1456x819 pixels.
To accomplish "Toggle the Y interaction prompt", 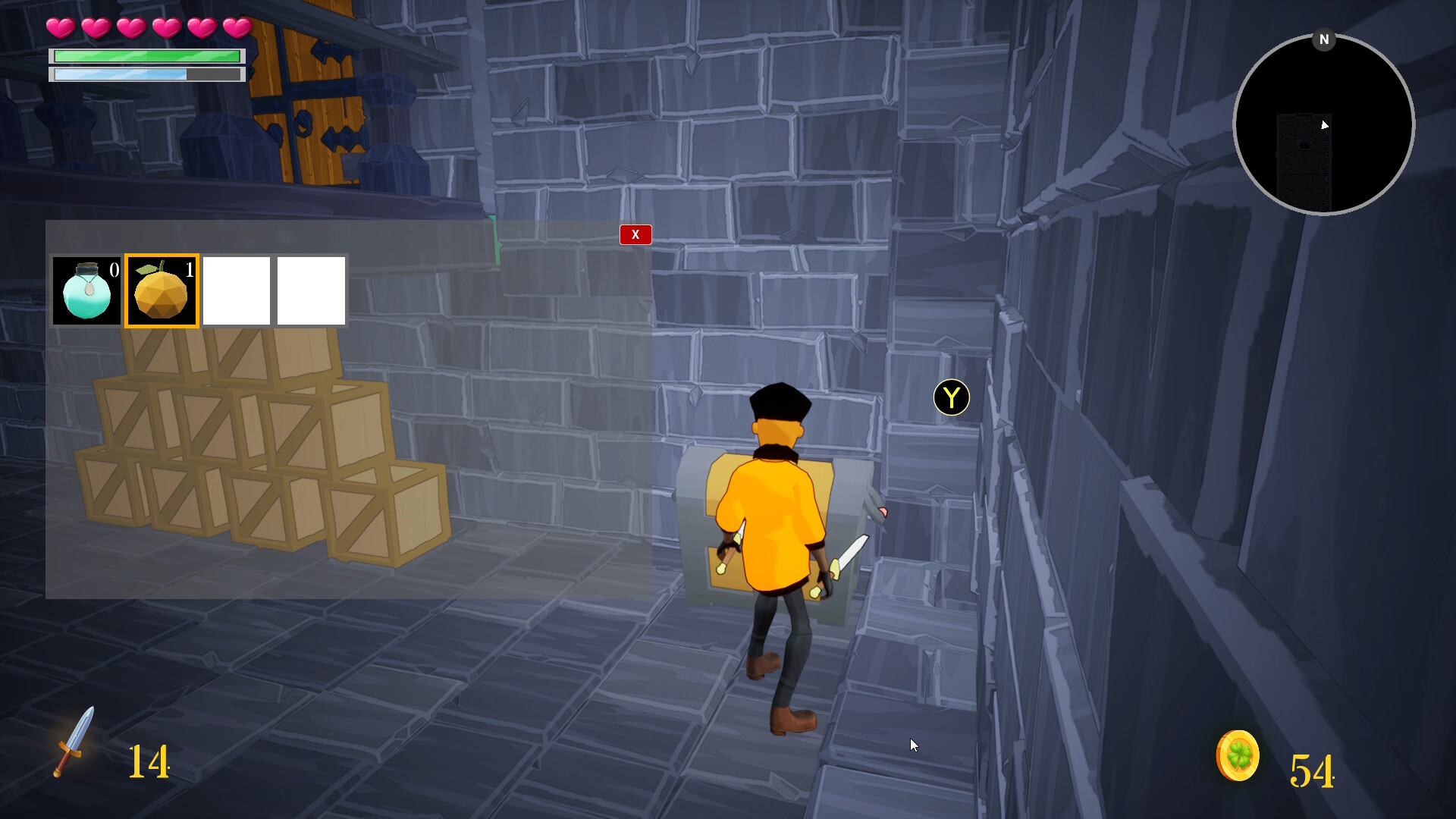I will coord(950,397).
